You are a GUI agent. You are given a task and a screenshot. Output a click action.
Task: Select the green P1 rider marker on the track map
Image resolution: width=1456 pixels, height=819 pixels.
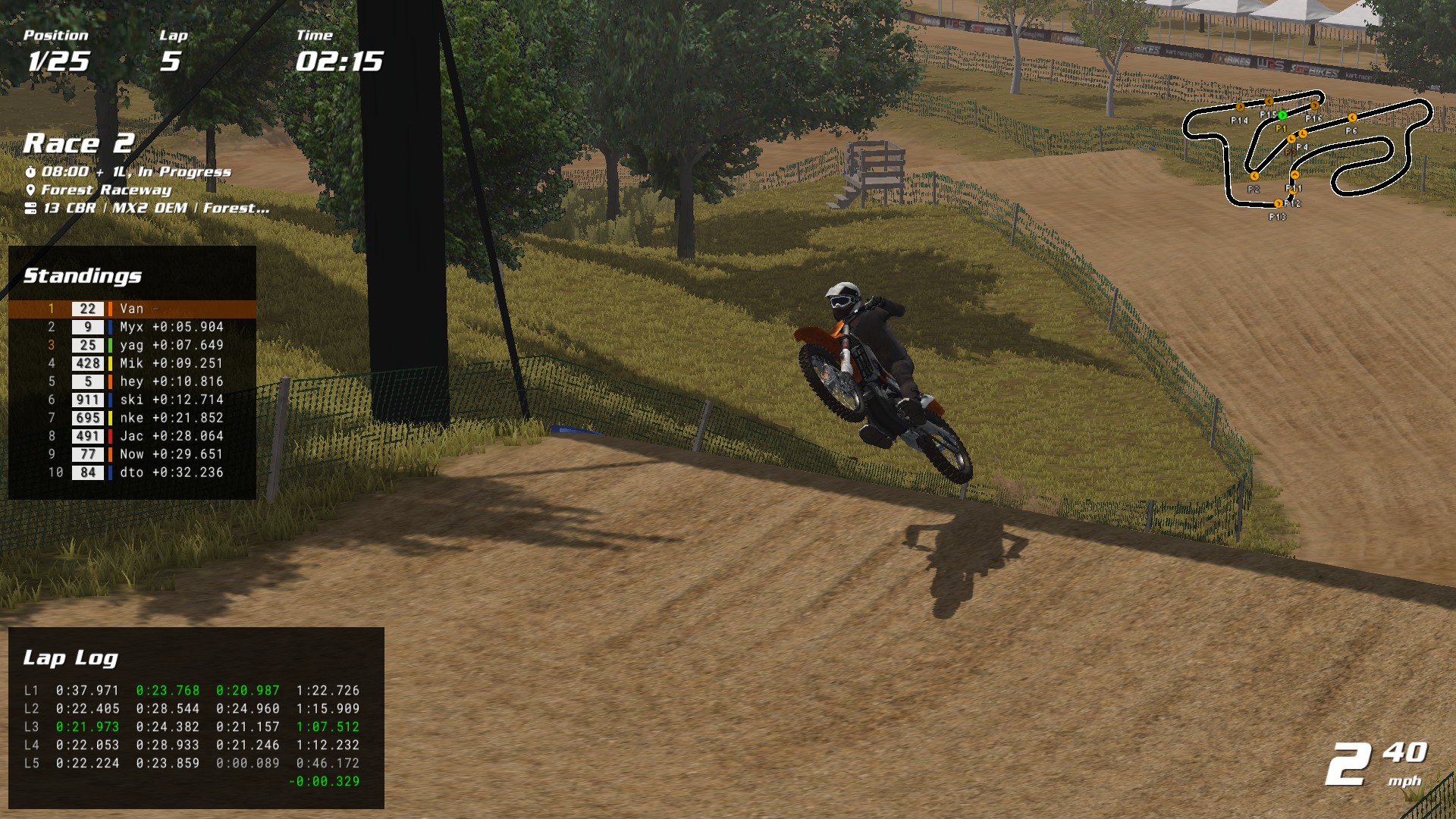tap(1282, 115)
